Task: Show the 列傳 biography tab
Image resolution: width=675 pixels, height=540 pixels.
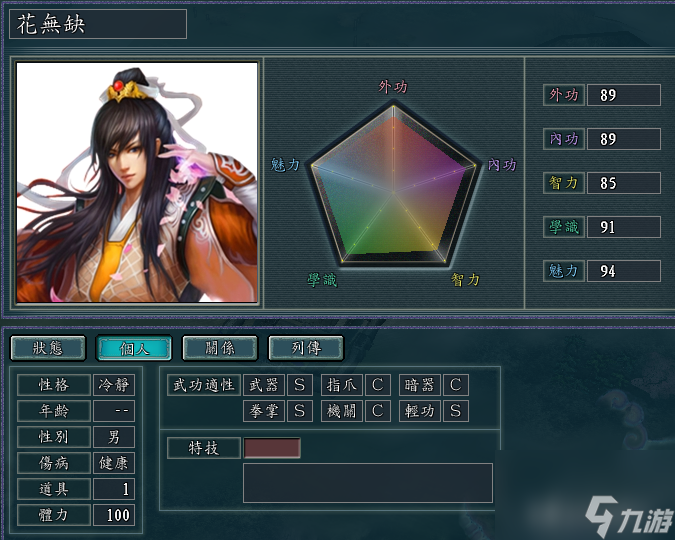Action: click(306, 348)
